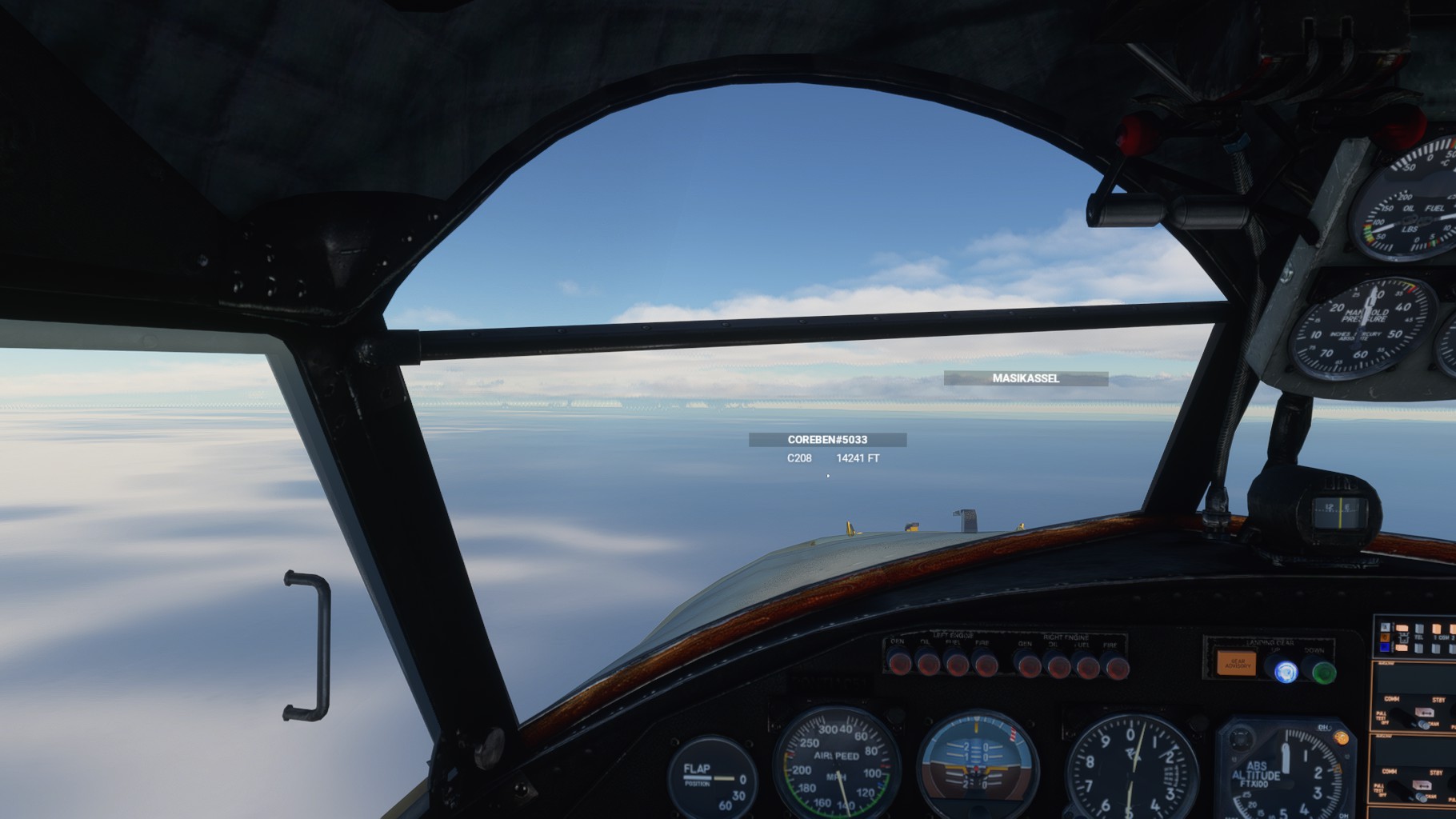
Task: Select the COREBEN#5033 player nameplate
Action: pyautogui.click(x=827, y=440)
